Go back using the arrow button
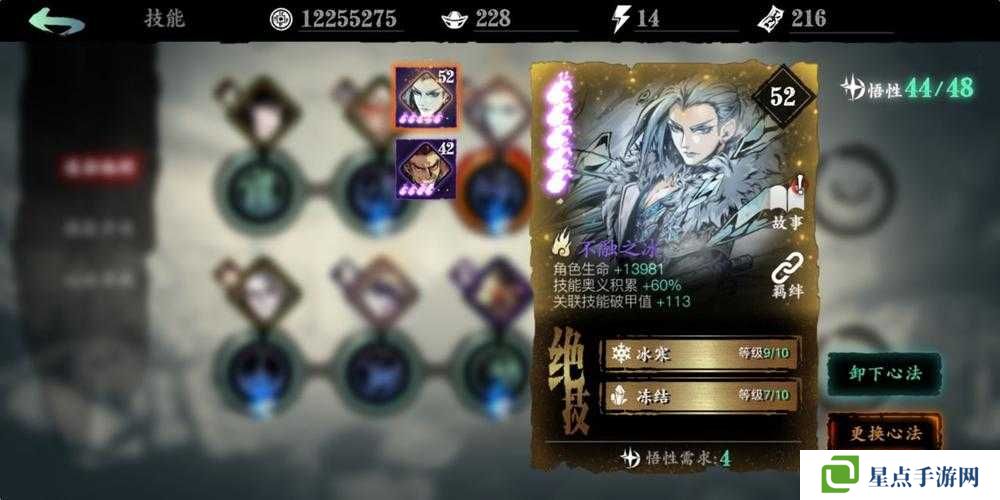The width and height of the screenshot is (1000, 500). pyautogui.click(x=56, y=19)
